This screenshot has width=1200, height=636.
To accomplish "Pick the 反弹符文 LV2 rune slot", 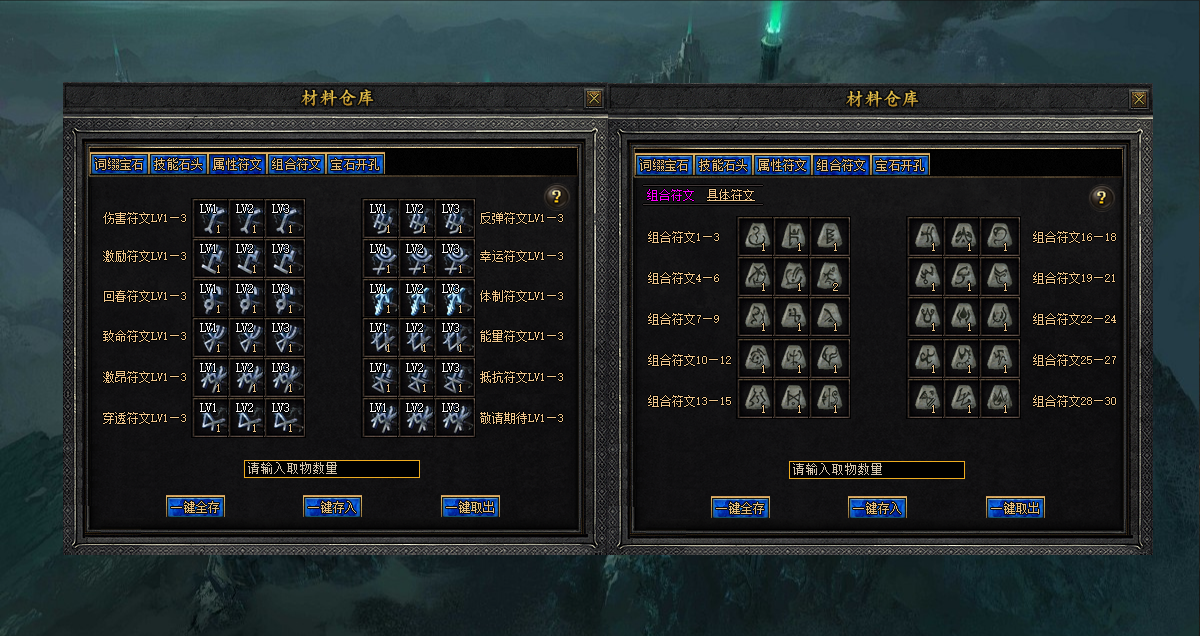I will 417,218.
